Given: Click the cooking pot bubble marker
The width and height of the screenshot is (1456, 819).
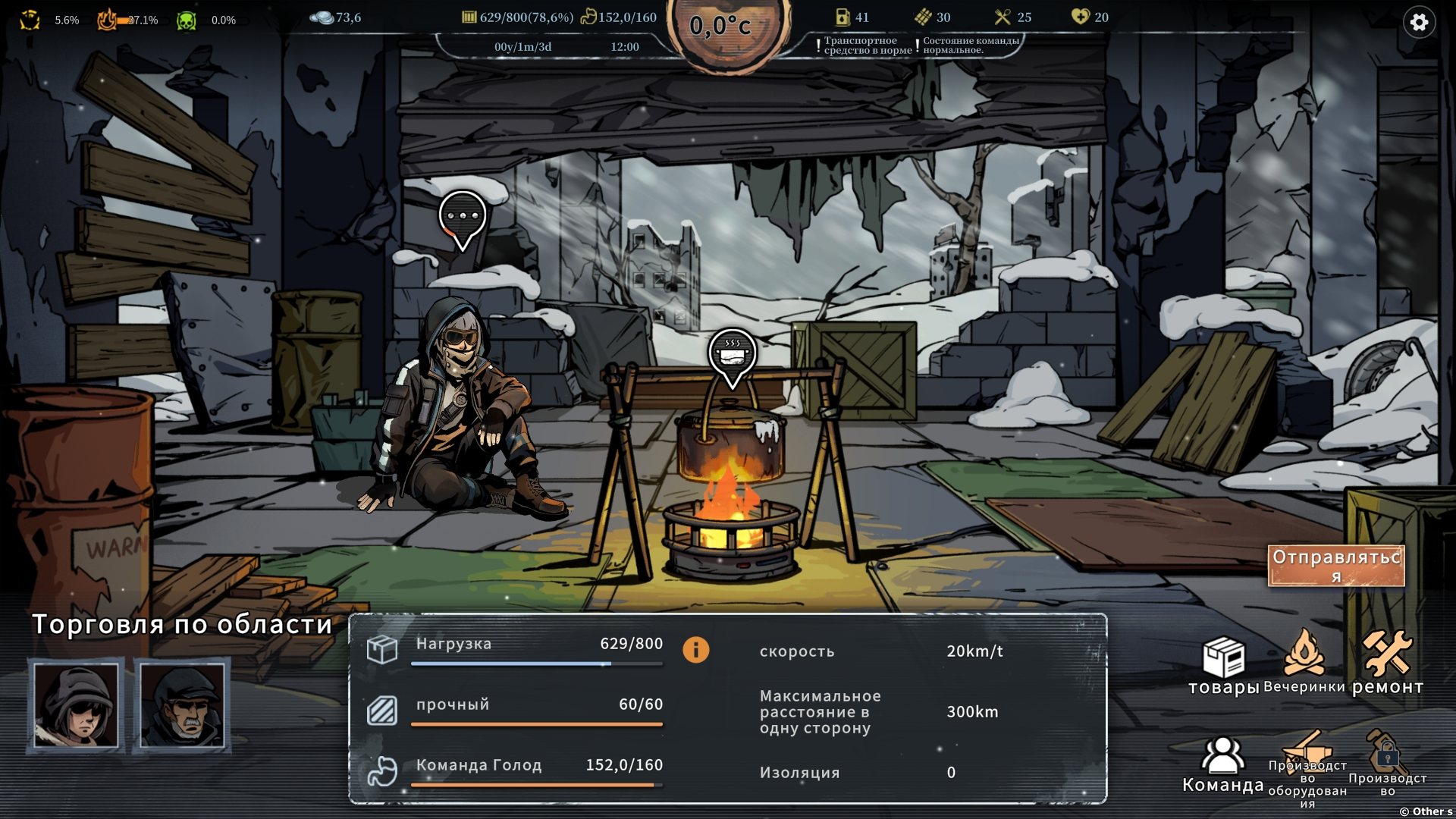Looking at the screenshot, I should 732,354.
